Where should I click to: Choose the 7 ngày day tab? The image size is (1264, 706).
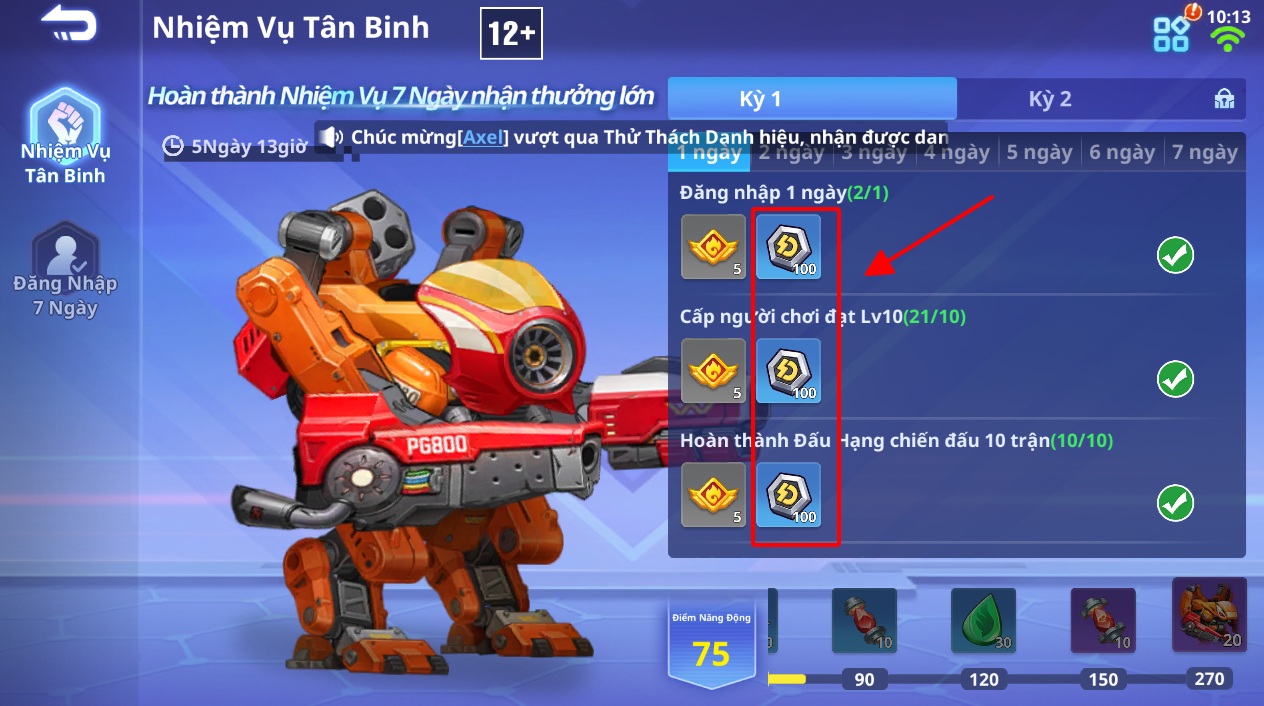[x=1205, y=153]
